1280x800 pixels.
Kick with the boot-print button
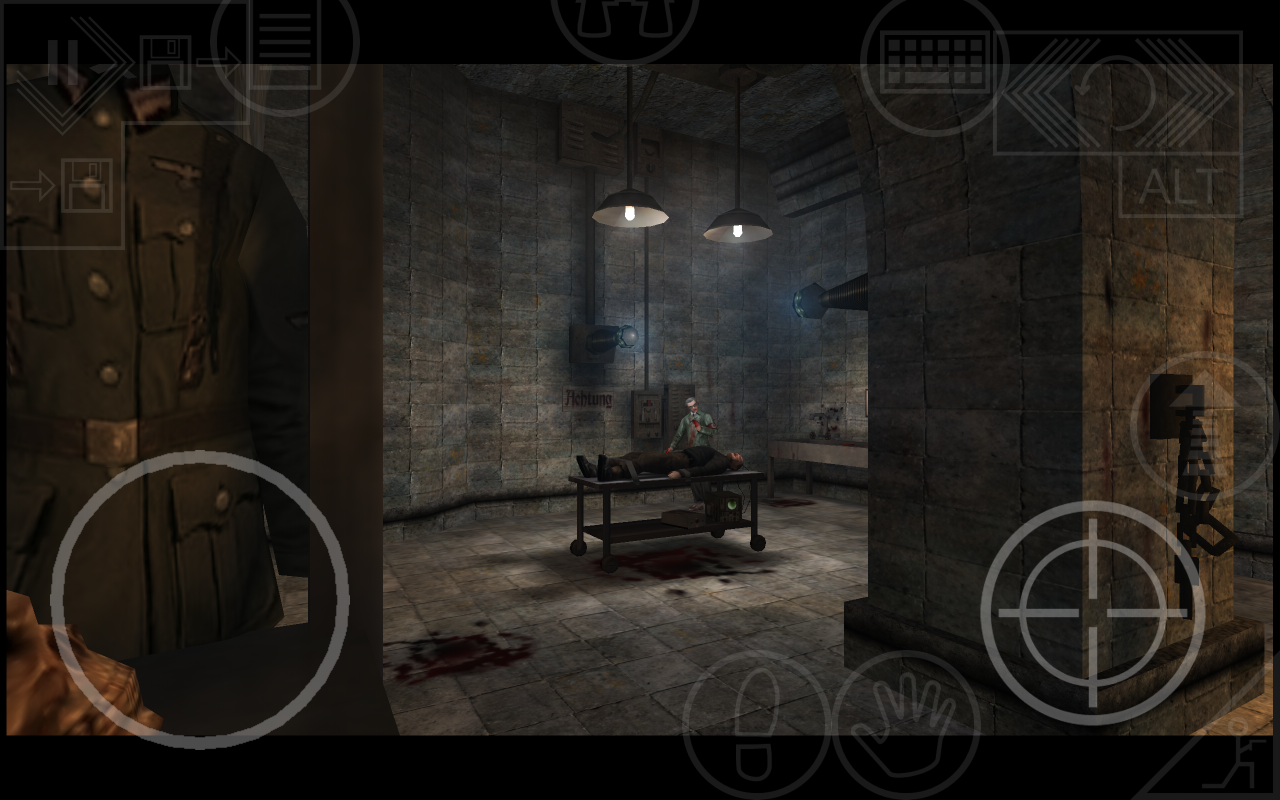pyautogui.click(x=756, y=722)
